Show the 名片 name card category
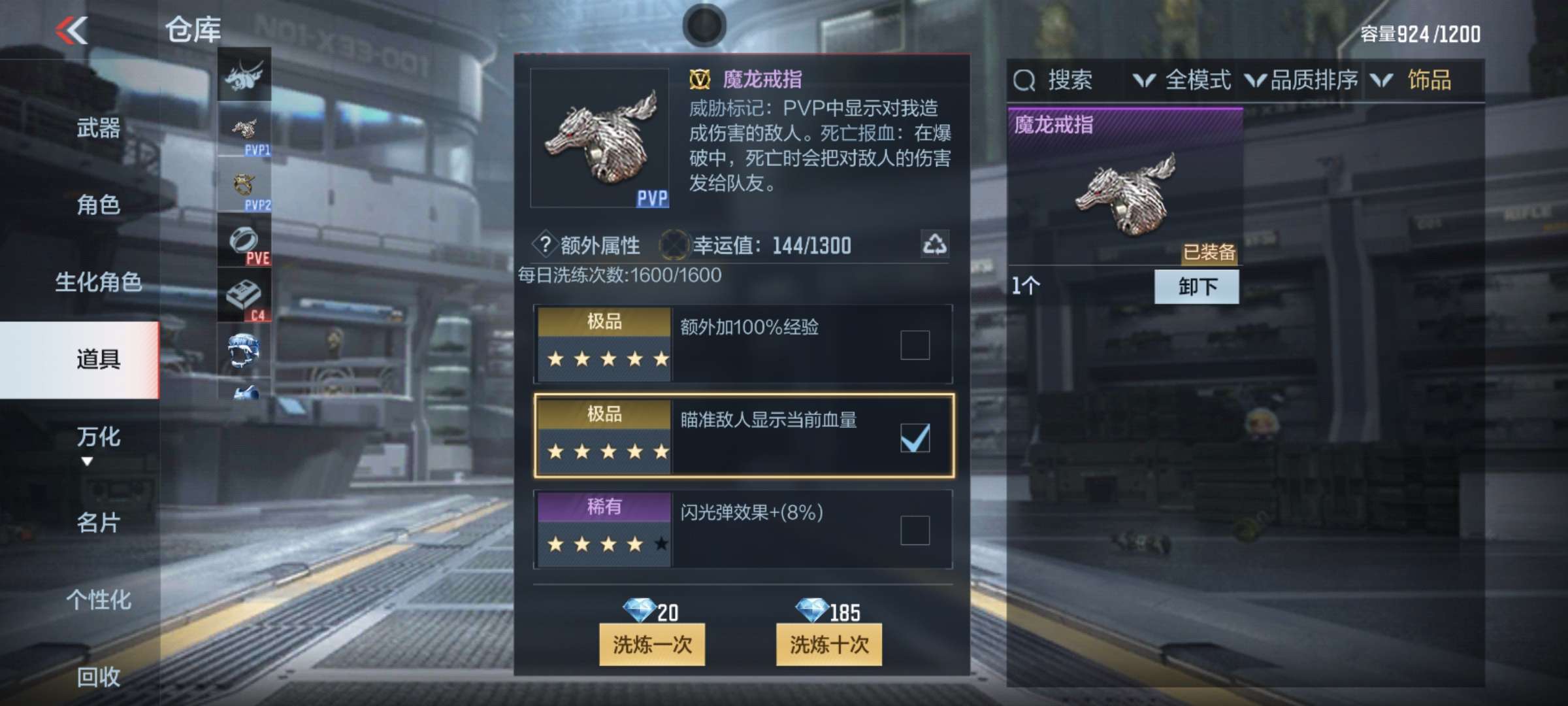 pyautogui.click(x=98, y=523)
